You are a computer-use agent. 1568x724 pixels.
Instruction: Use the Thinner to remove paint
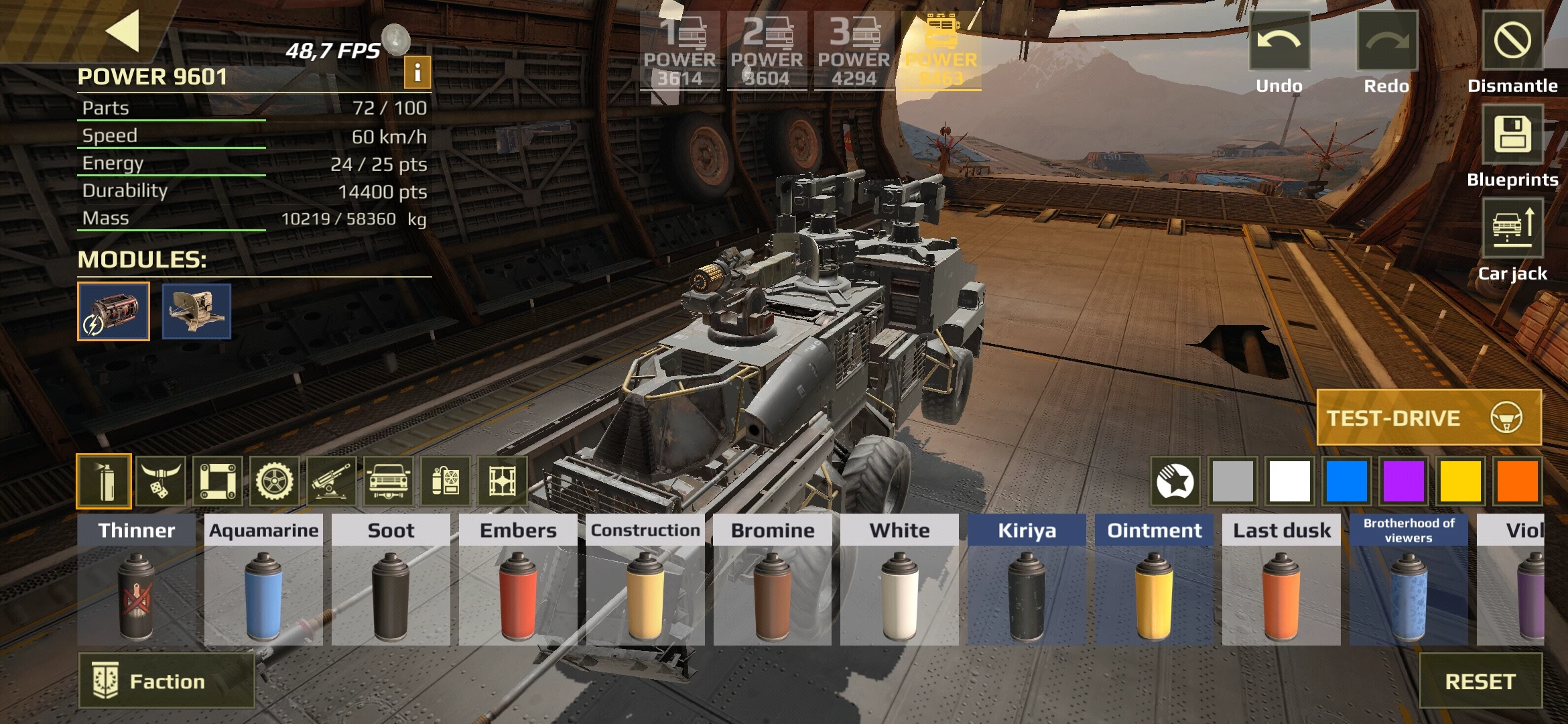[136, 580]
